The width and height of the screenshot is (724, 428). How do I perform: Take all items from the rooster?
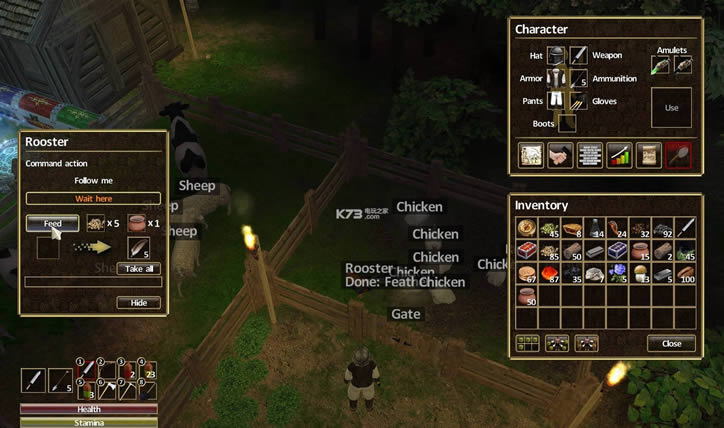coord(138,269)
